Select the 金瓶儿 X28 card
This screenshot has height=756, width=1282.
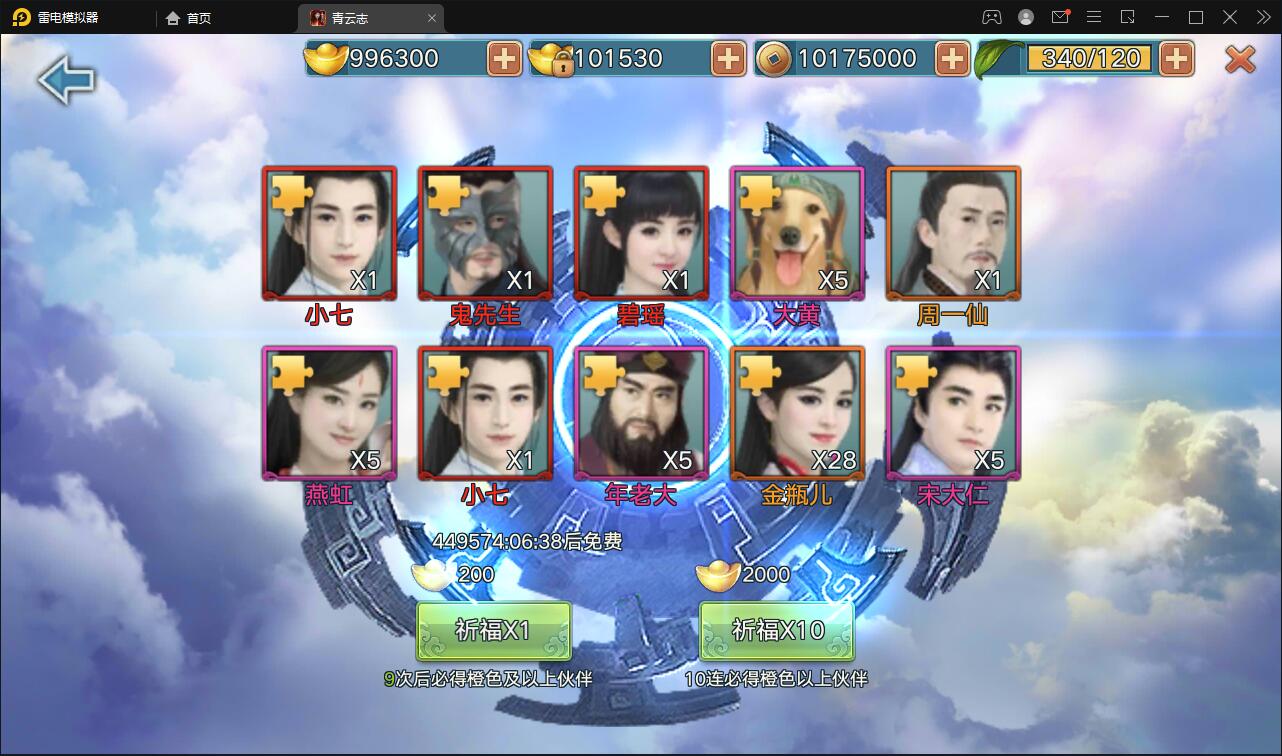pos(797,414)
